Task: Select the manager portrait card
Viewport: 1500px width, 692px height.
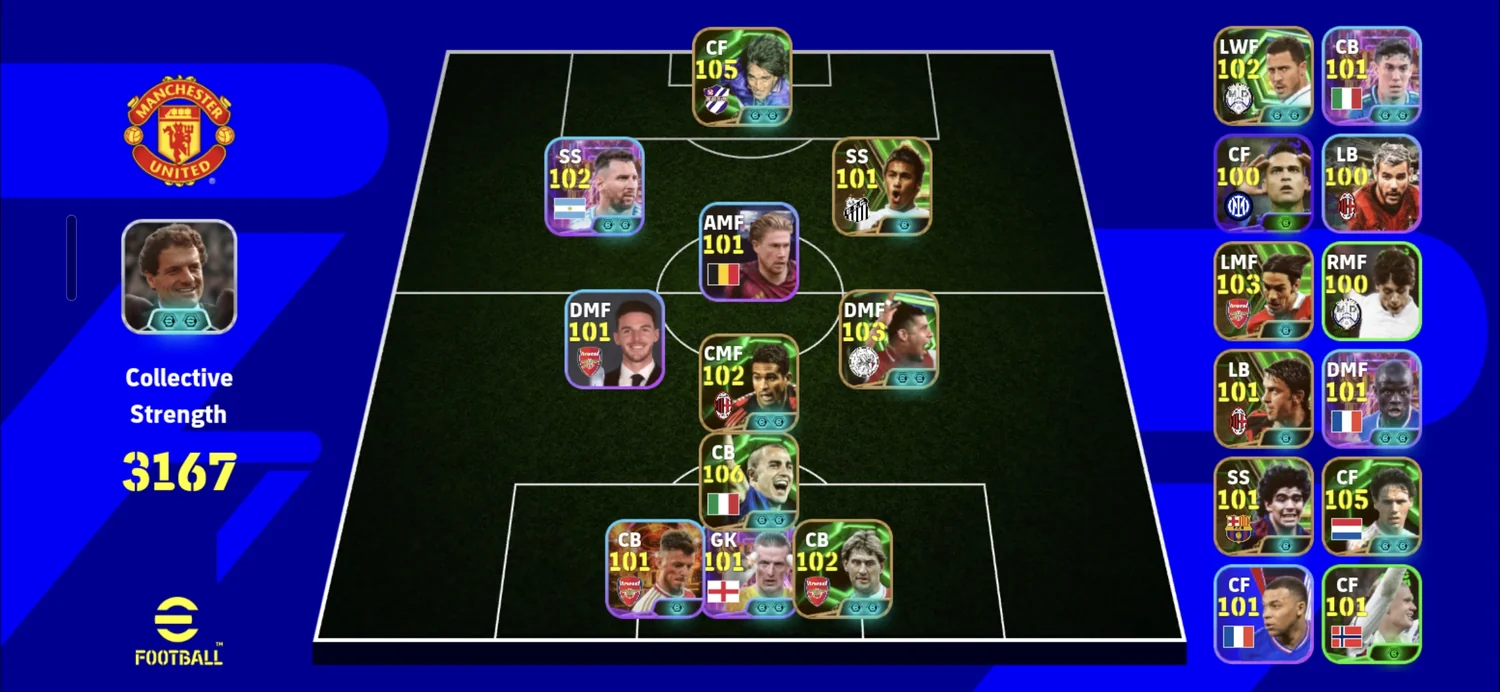Action: [179, 276]
